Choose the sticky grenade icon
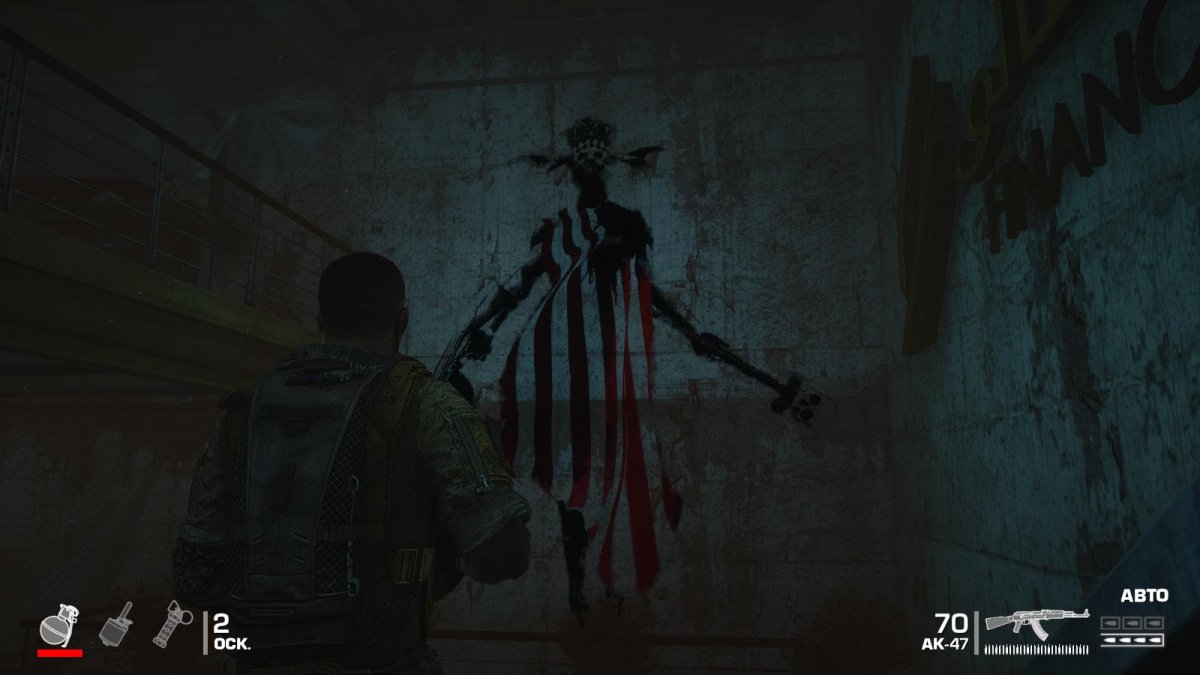The width and height of the screenshot is (1200, 675). pyautogui.click(x=115, y=624)
